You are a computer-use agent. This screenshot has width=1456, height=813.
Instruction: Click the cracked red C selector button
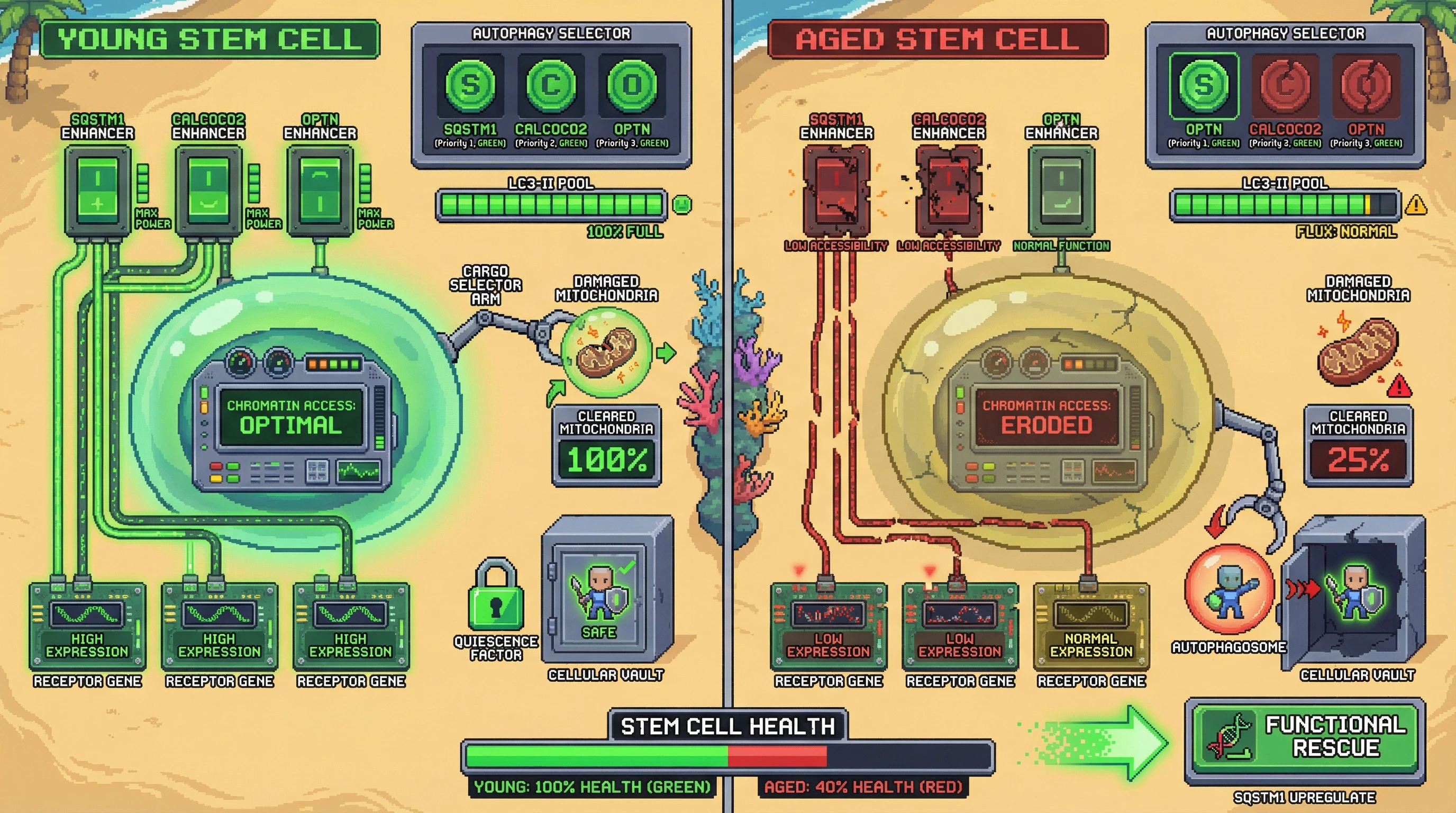[x=1285, y=85]
